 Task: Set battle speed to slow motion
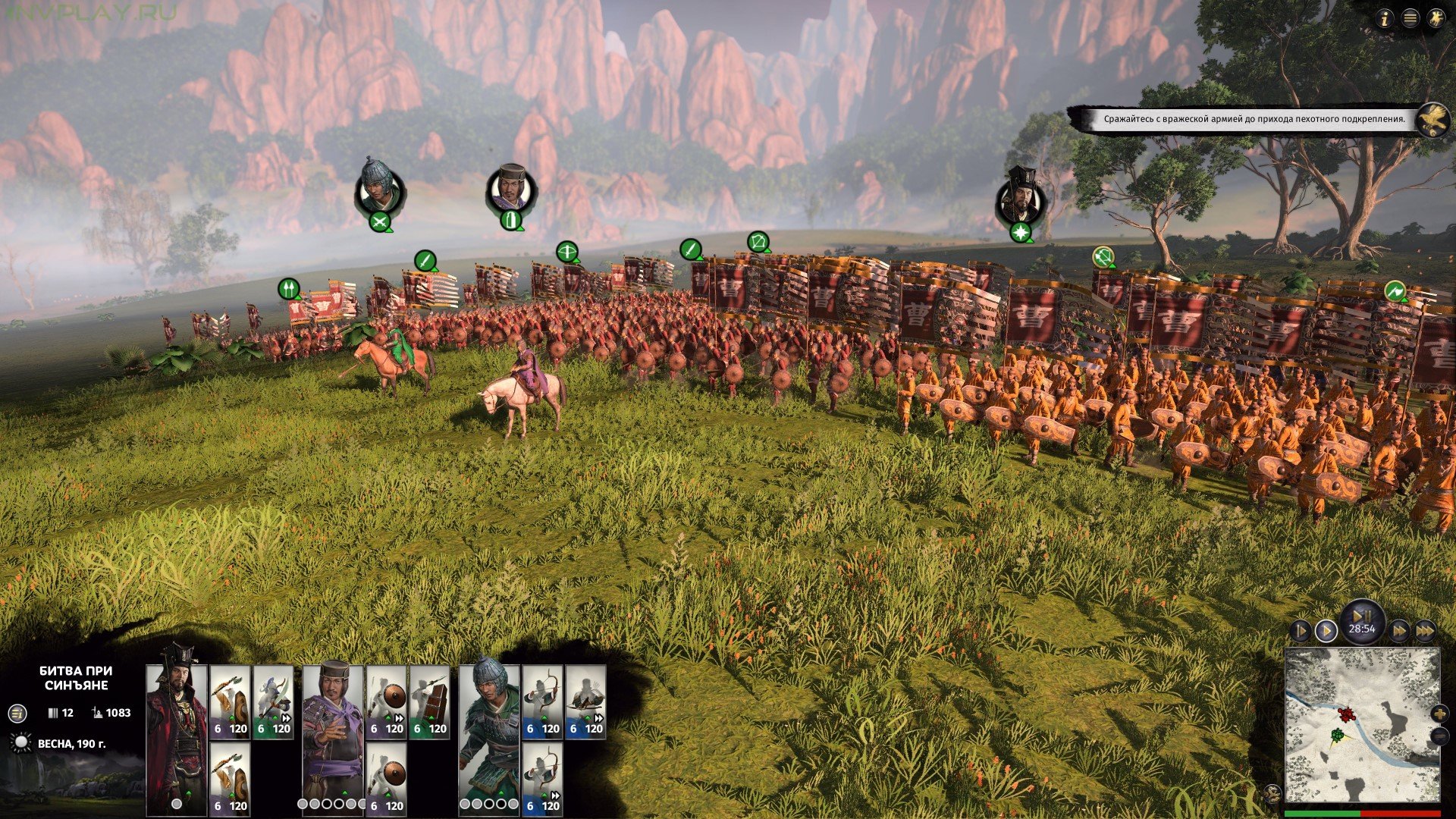point(1301,631)
